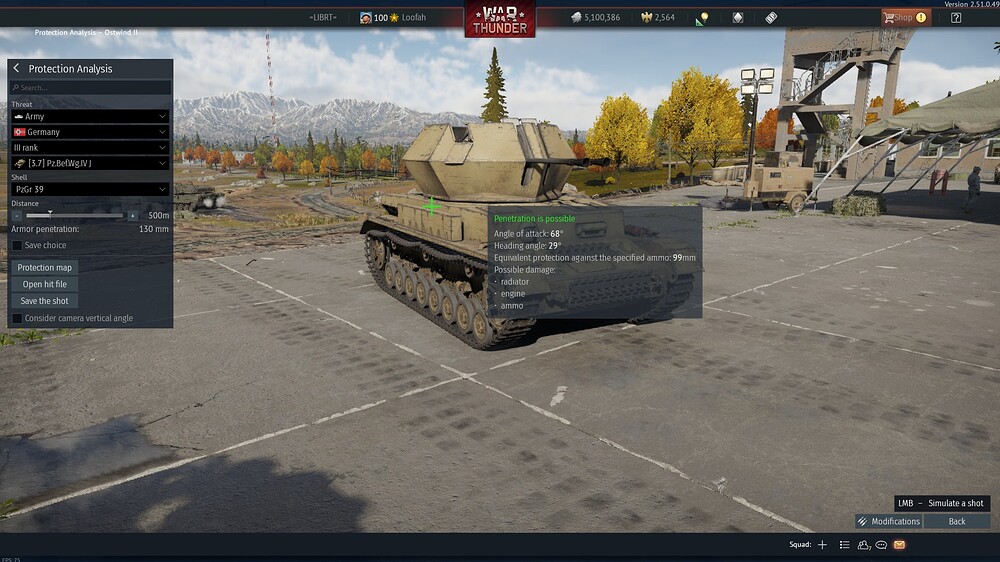Screen dimensions: 1000x562
Task: Expand the III rank dropdown
Action: coord(89,147)
